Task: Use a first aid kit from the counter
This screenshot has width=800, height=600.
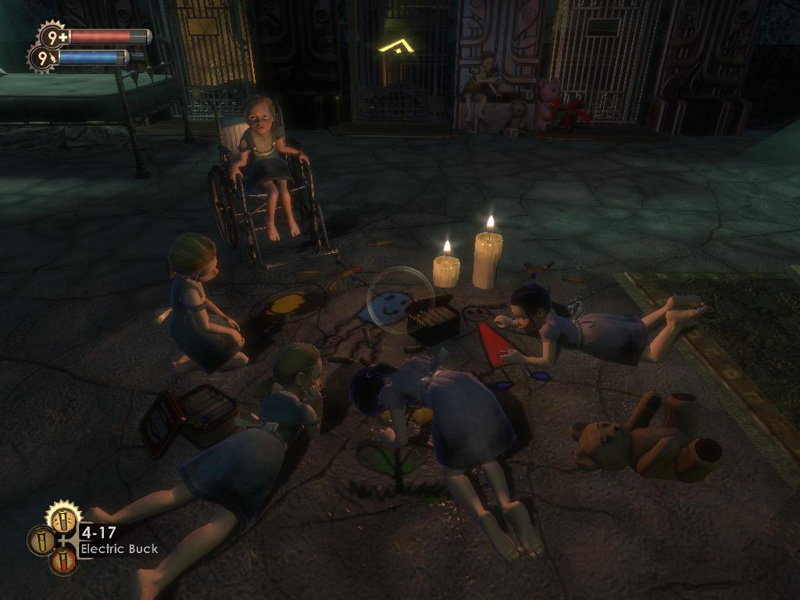Action: pyautogui.click(x=52, y=37)
